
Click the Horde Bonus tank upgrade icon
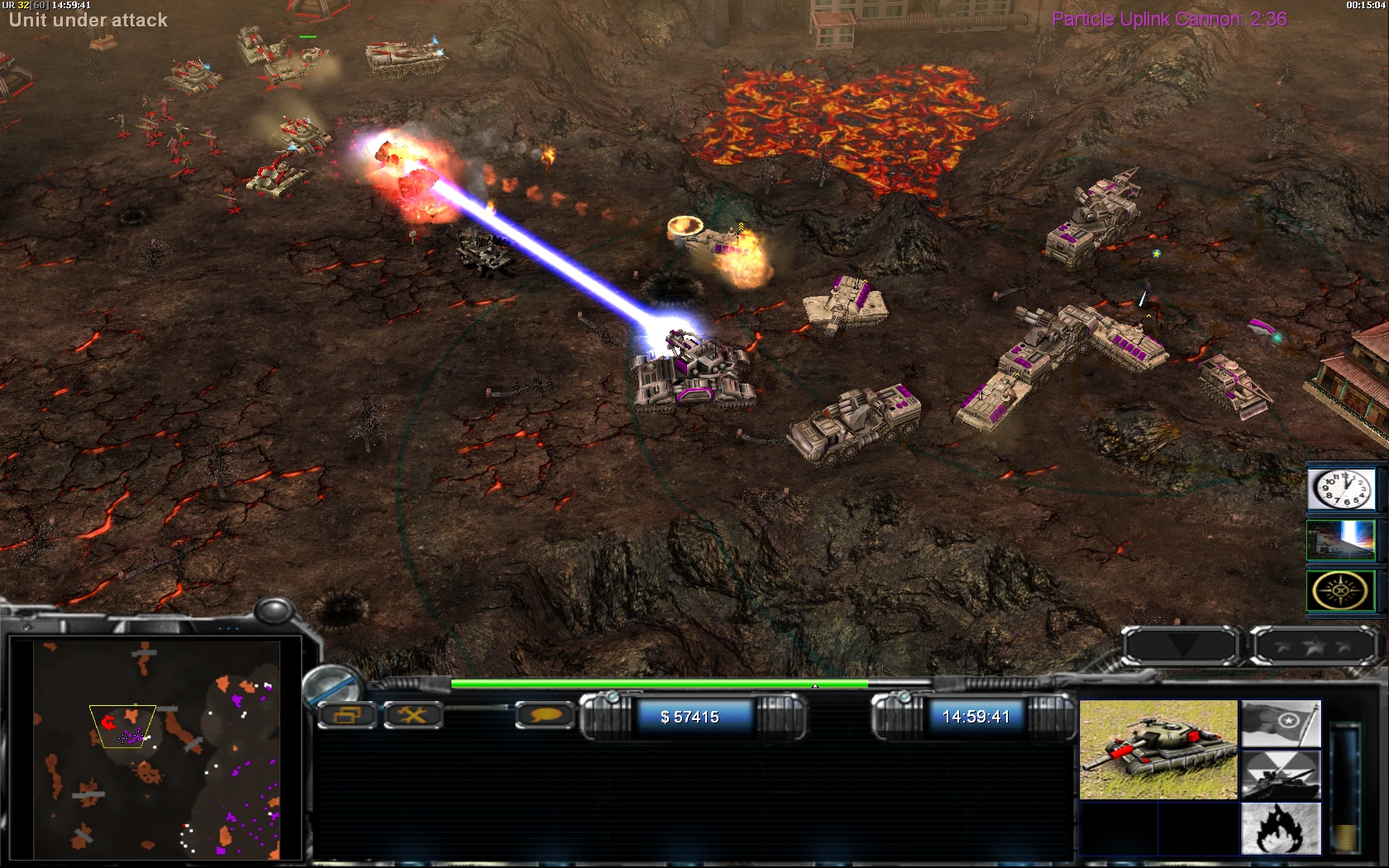click(x=1282, y=775)
